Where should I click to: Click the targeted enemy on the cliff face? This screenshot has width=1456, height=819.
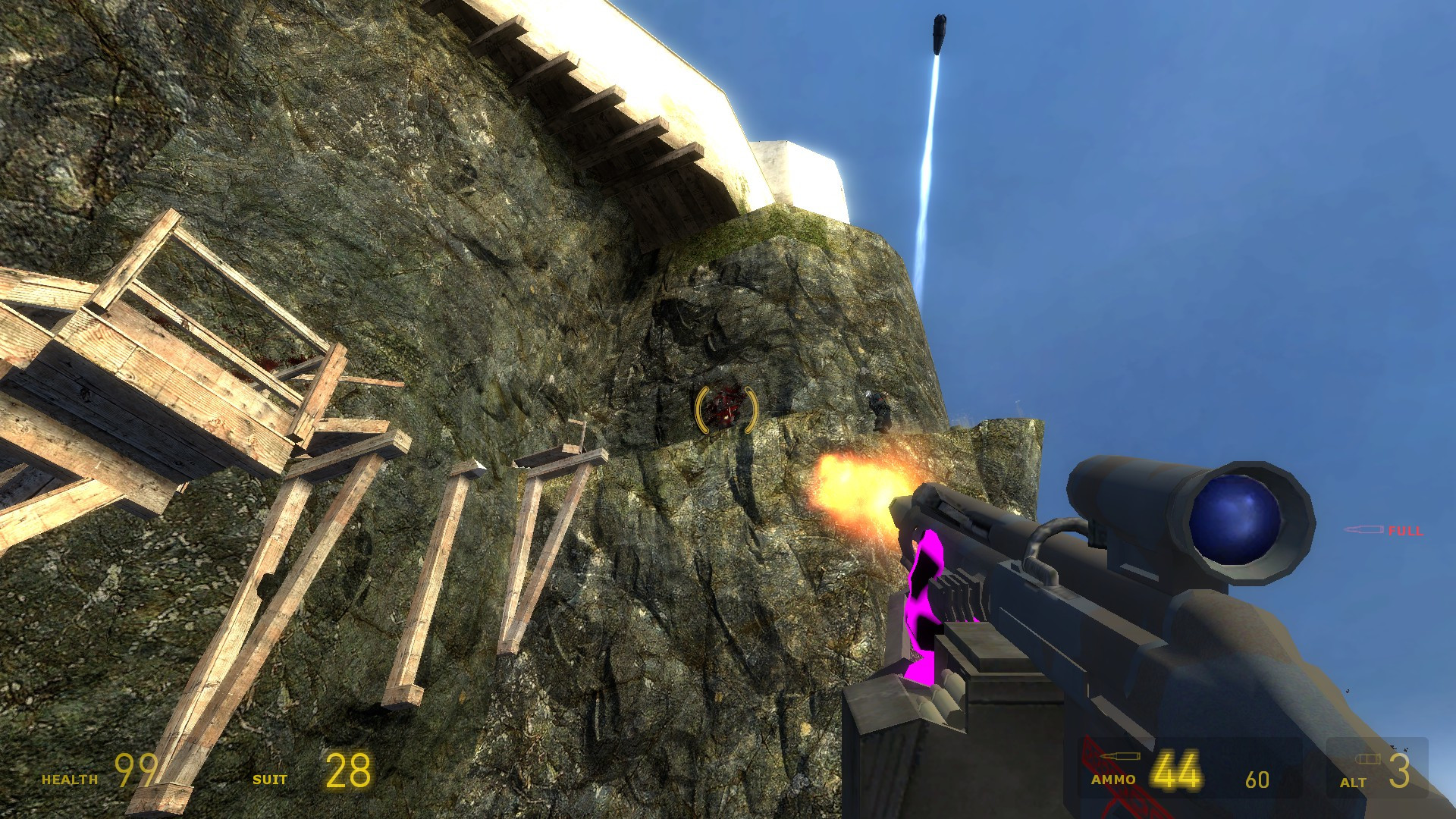coord(722,408)
